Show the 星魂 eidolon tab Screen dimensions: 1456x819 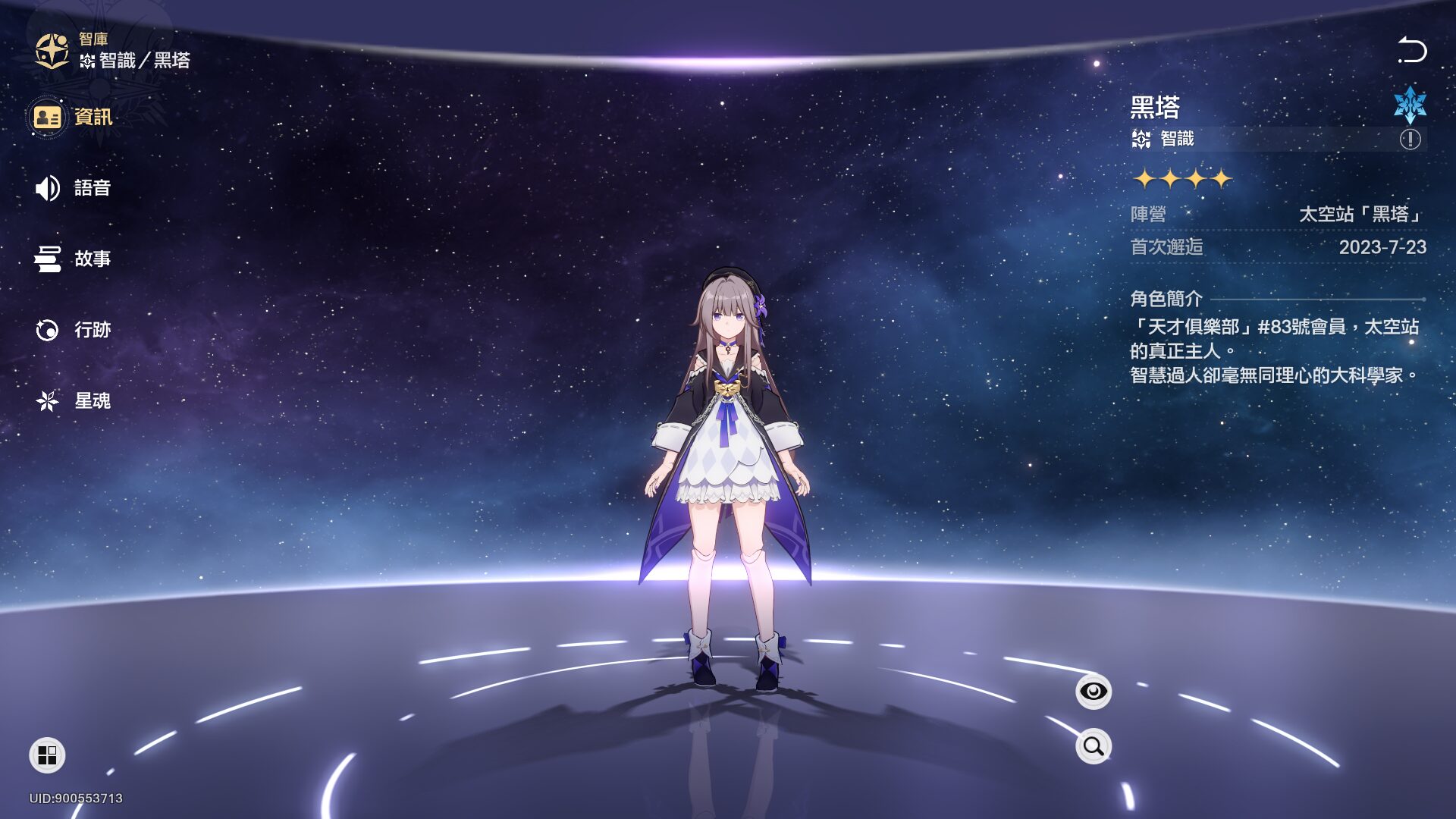pyautogui.click(x=73, y=400)
